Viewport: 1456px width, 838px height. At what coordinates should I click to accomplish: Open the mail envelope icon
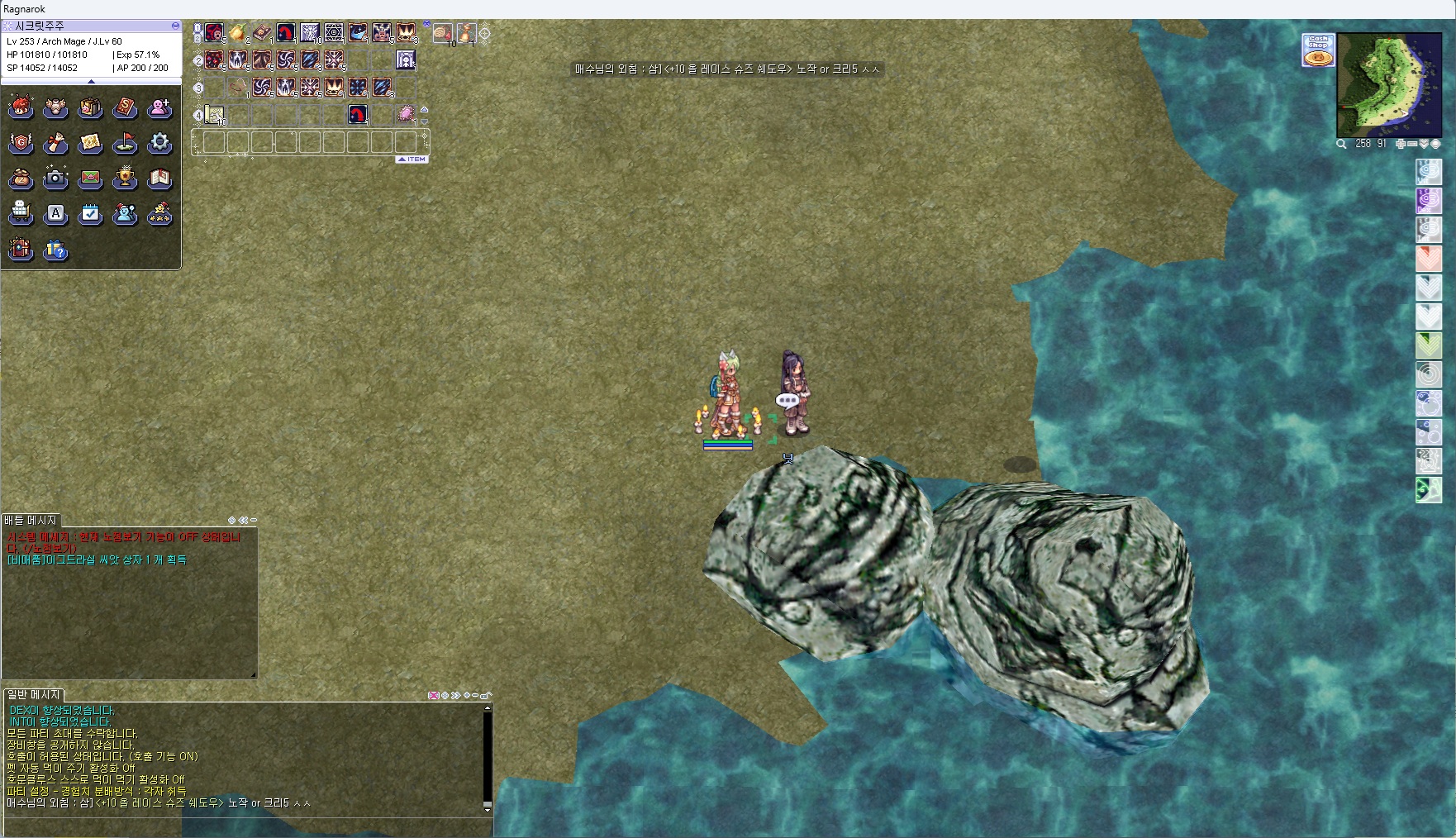tap(90, 178)
